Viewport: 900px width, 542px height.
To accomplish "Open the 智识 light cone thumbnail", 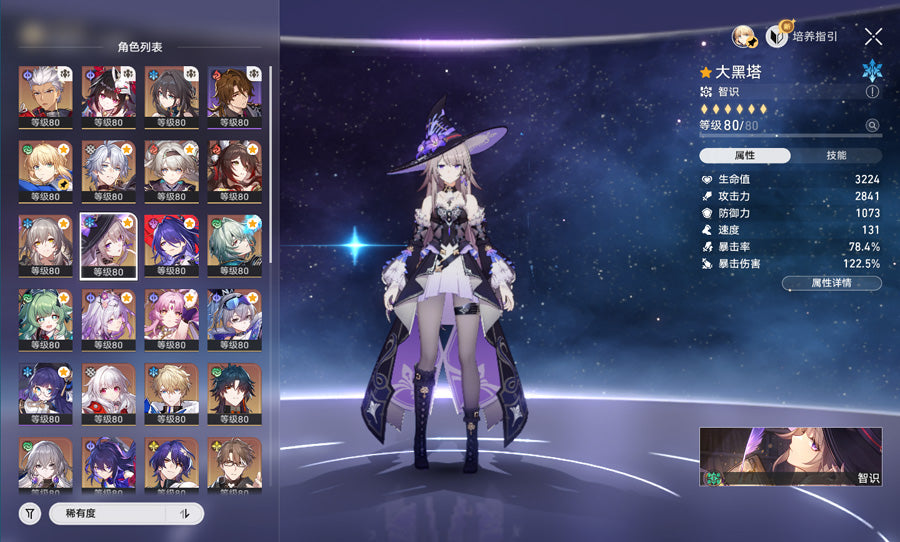I will [x=790, y=457].
